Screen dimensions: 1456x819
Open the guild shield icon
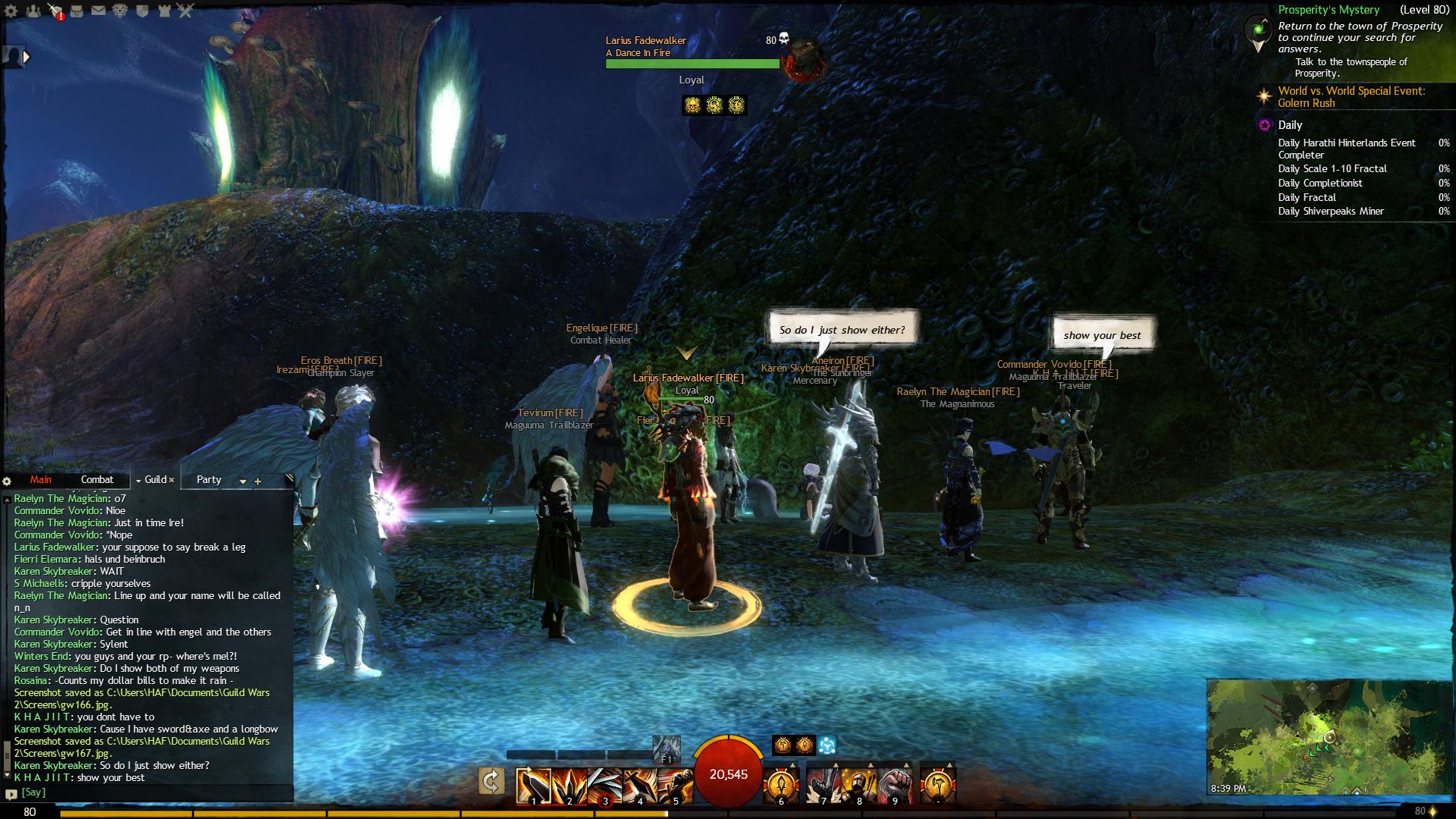(143, 11)
